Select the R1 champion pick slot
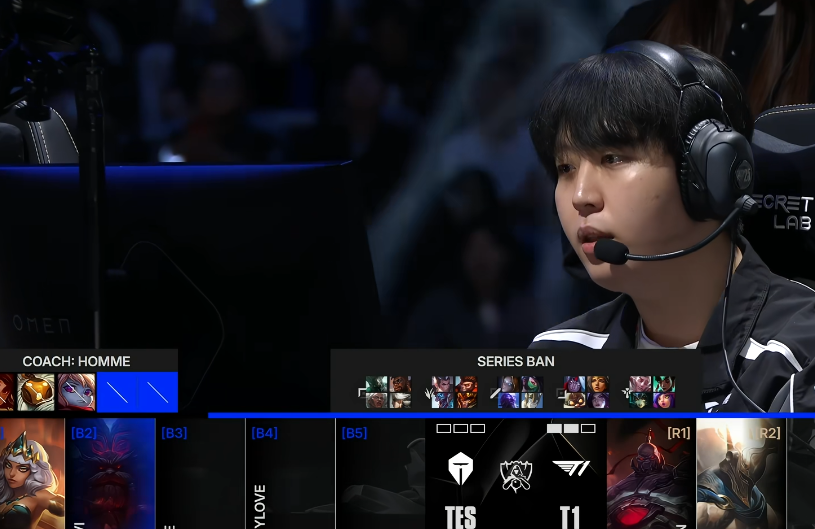The image size is (815, 529). pyautogui.click(x=651, y=474)
